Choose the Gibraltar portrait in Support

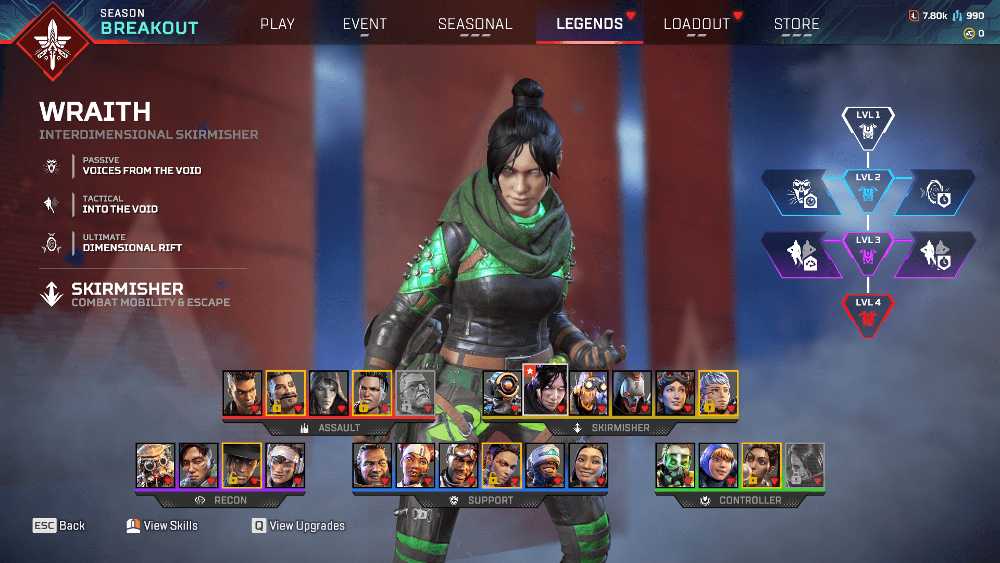point(372,465)
